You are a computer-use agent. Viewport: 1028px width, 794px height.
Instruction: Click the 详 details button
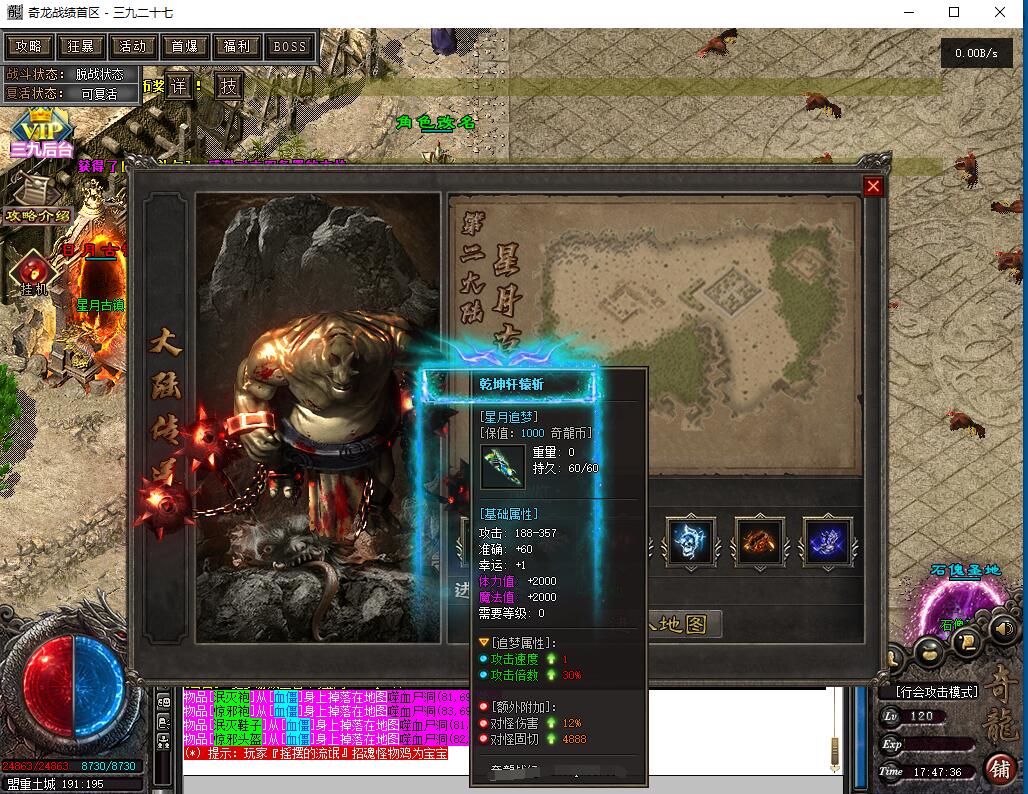178,86
